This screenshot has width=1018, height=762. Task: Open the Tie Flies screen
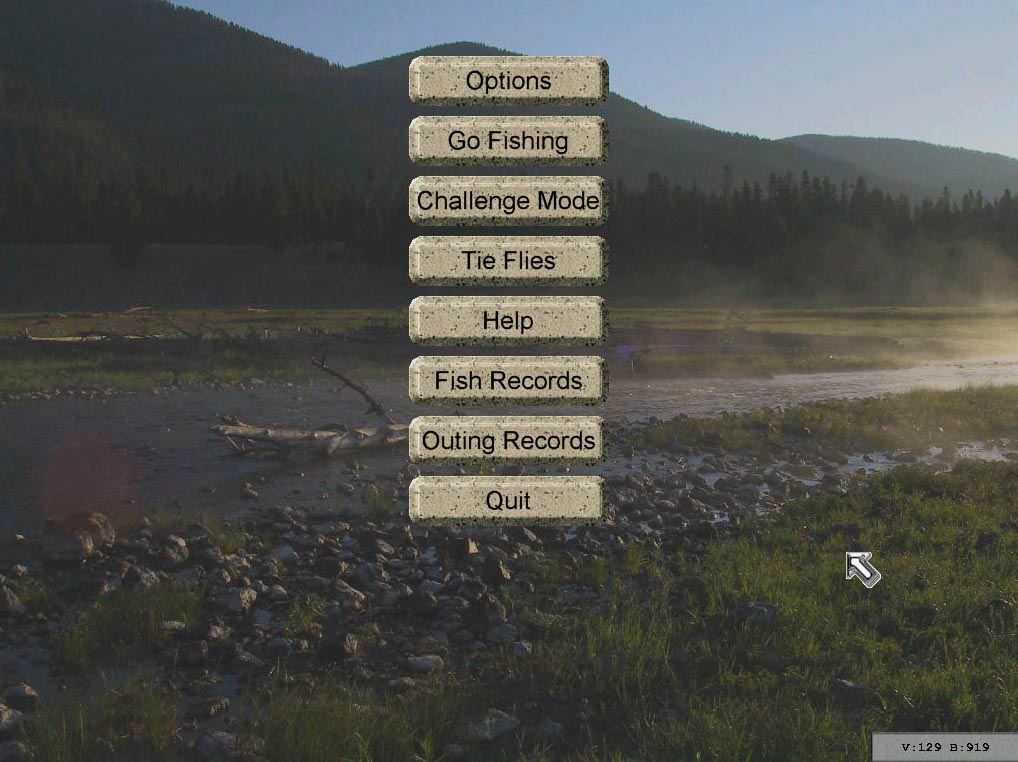[508, 261]
